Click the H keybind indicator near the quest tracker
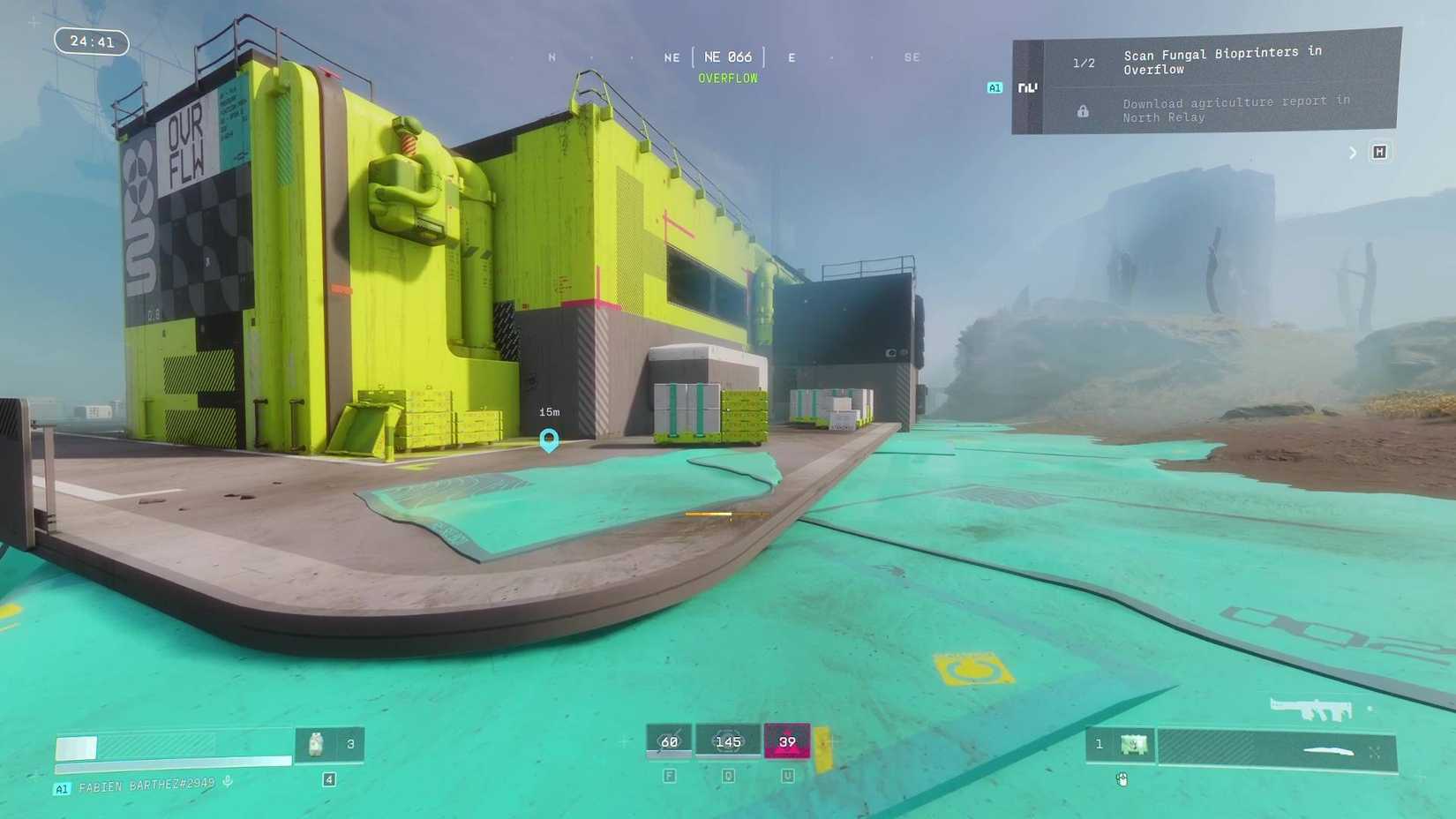This screenshot has height=819, width=1456. pyautogui.click(x=1380, y=152)
